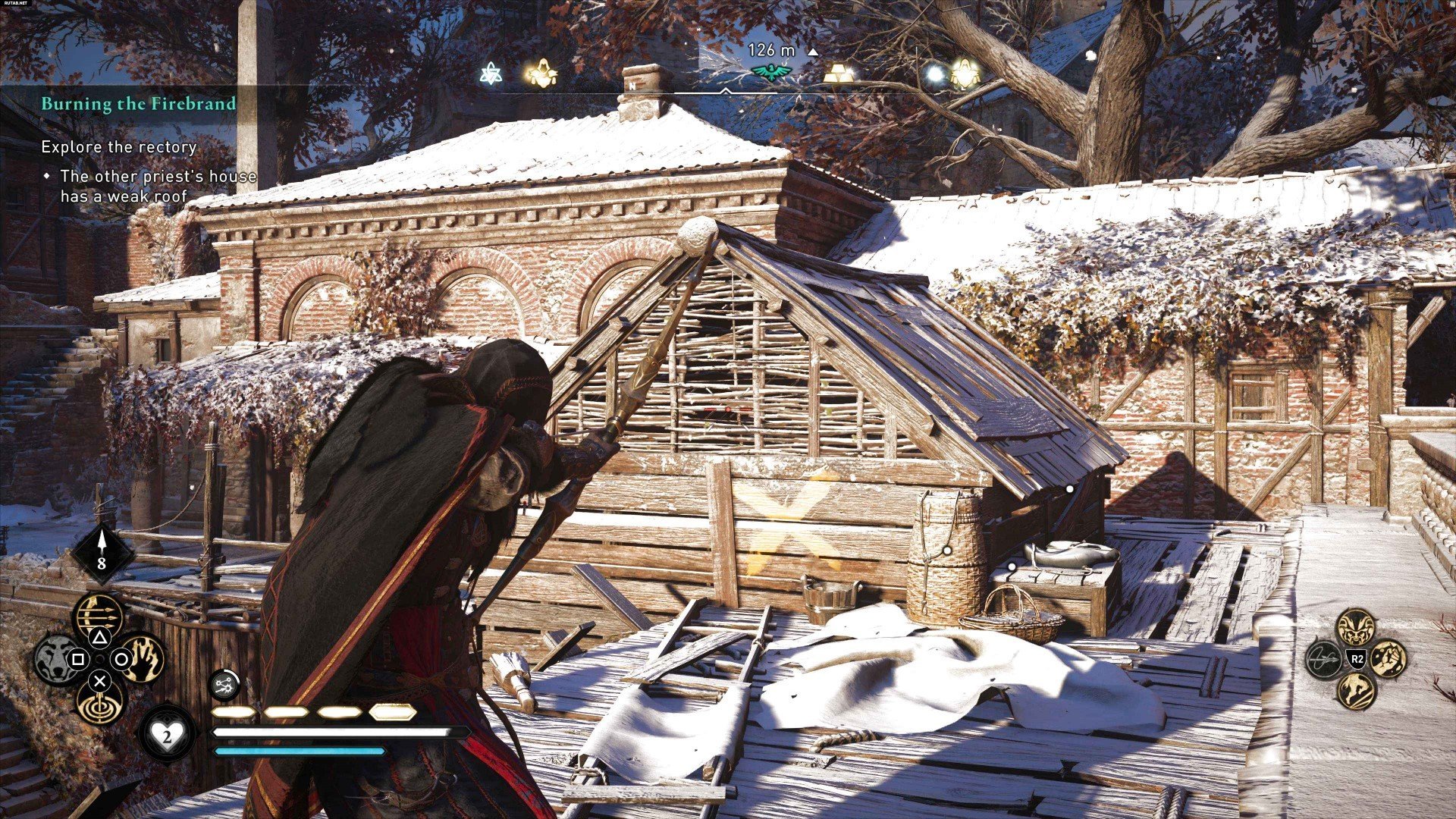Select the greyed-out harpoon melee ability

(x=1325, y=658)
